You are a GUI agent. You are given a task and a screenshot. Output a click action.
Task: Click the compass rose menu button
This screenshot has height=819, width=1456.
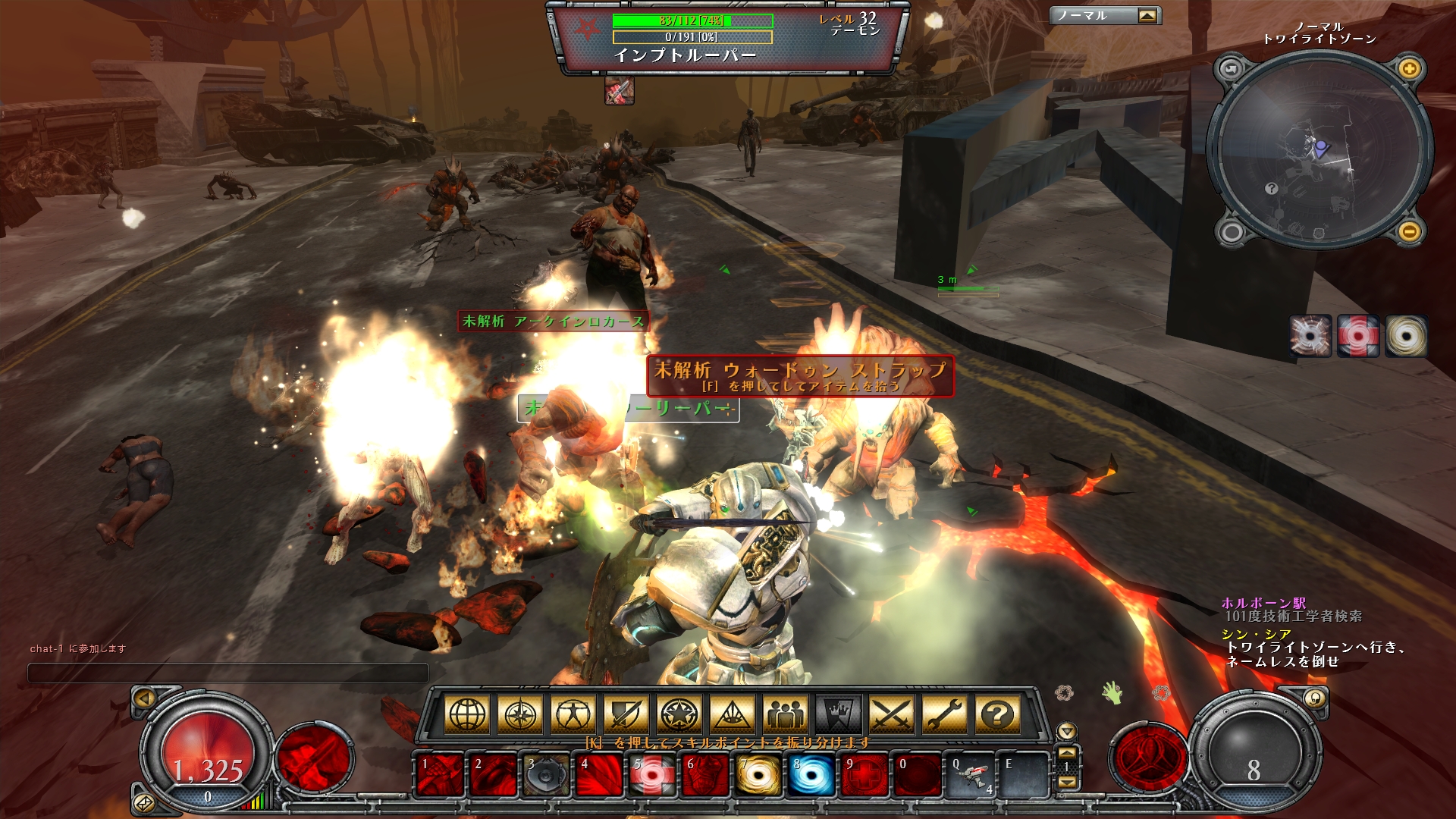click(520, 714)
